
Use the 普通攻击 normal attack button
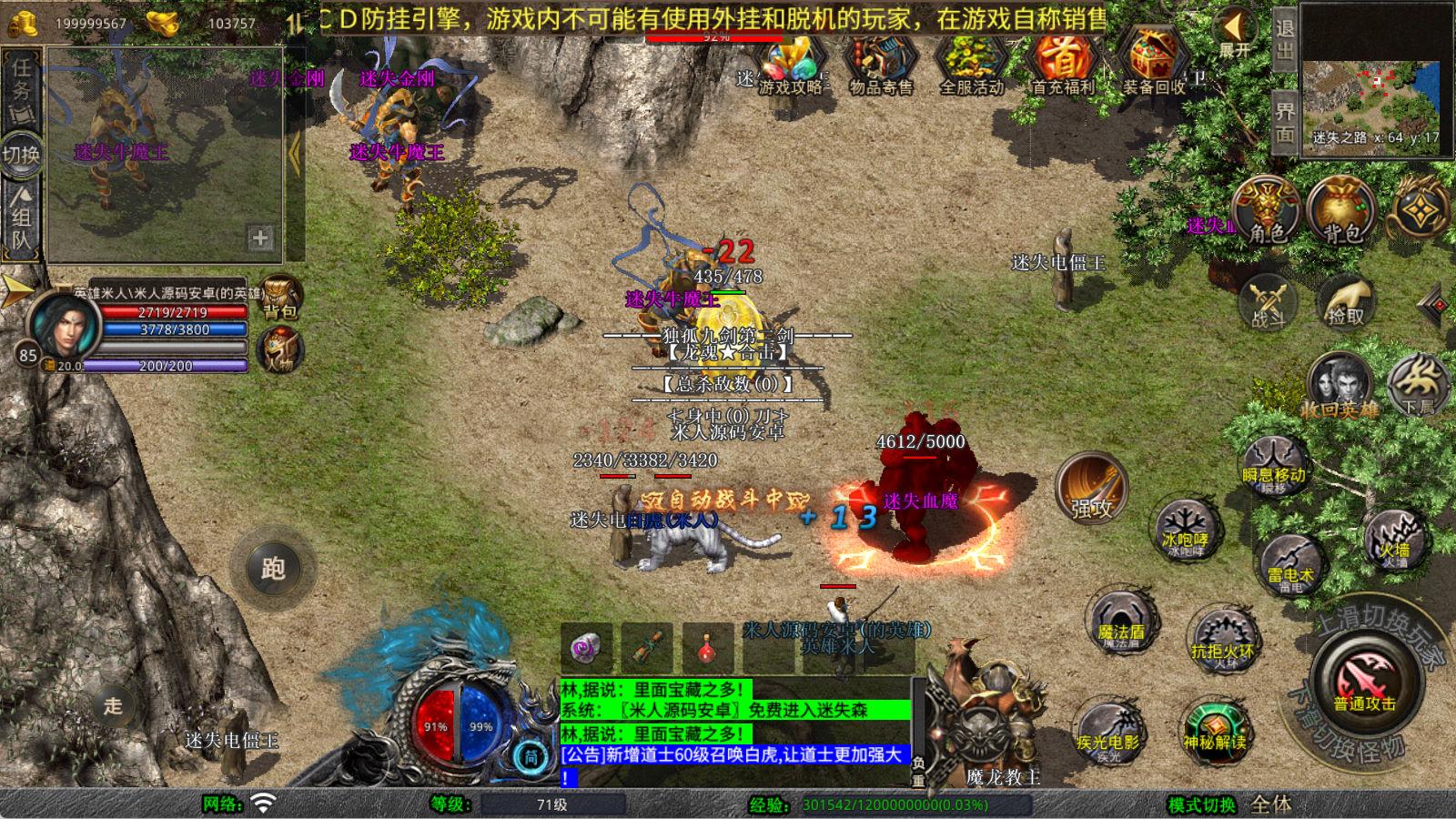pyautogui.click(x=1364, y=684)
